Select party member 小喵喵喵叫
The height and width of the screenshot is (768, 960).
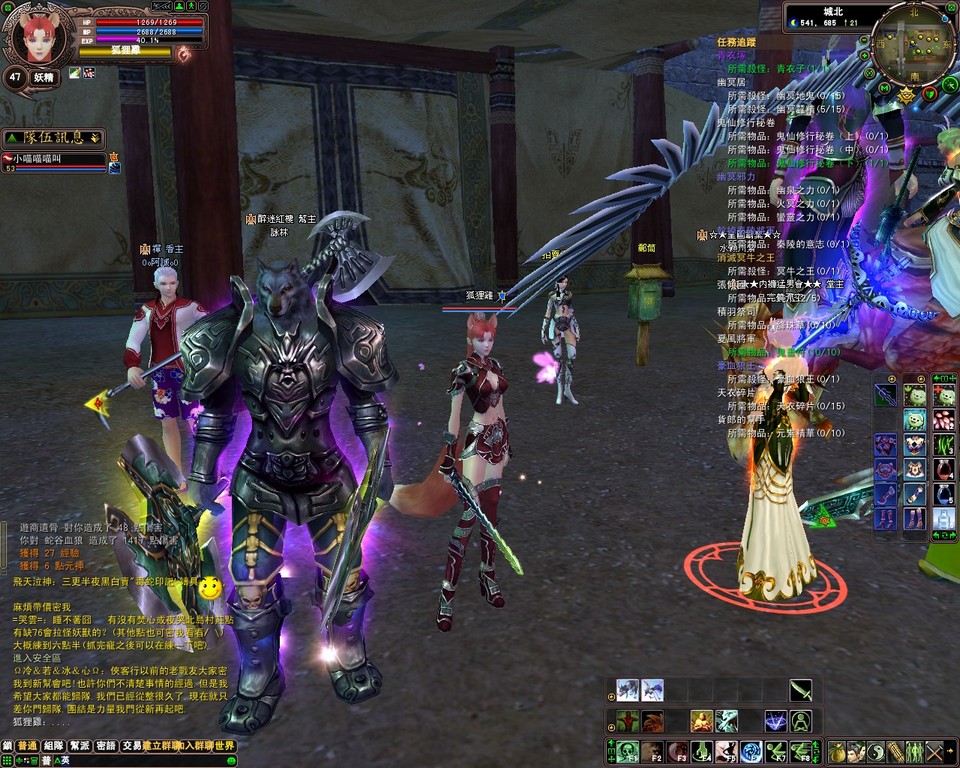pos(55,158)
